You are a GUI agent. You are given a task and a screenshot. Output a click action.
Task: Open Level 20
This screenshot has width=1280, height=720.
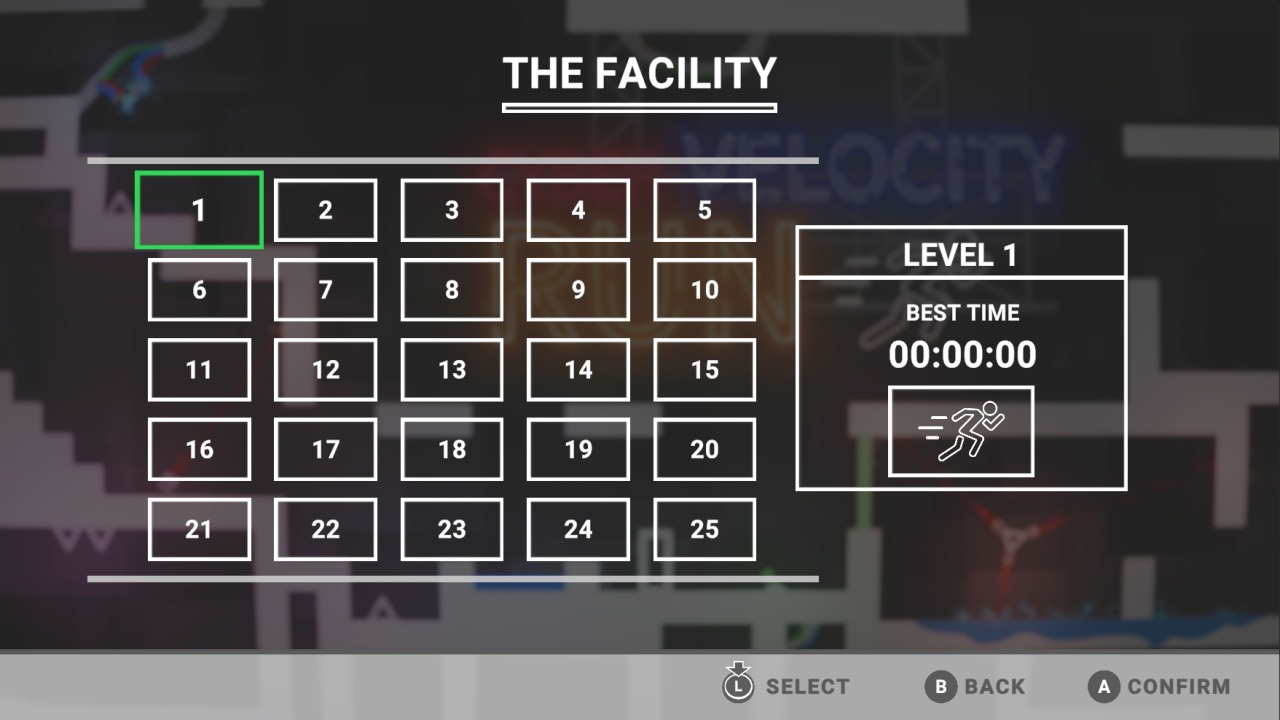(x=704, y=449)
